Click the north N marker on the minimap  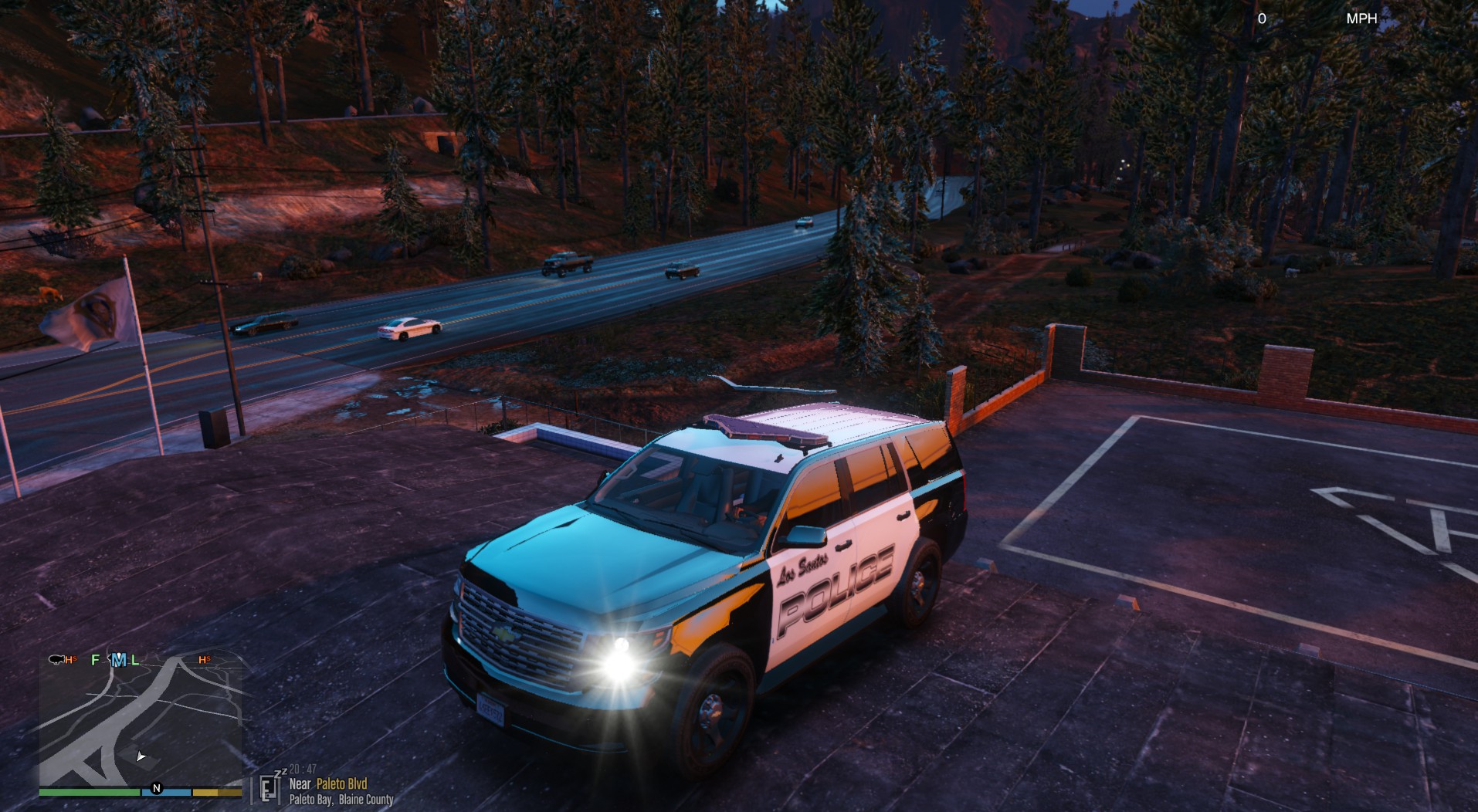[157, 788]
